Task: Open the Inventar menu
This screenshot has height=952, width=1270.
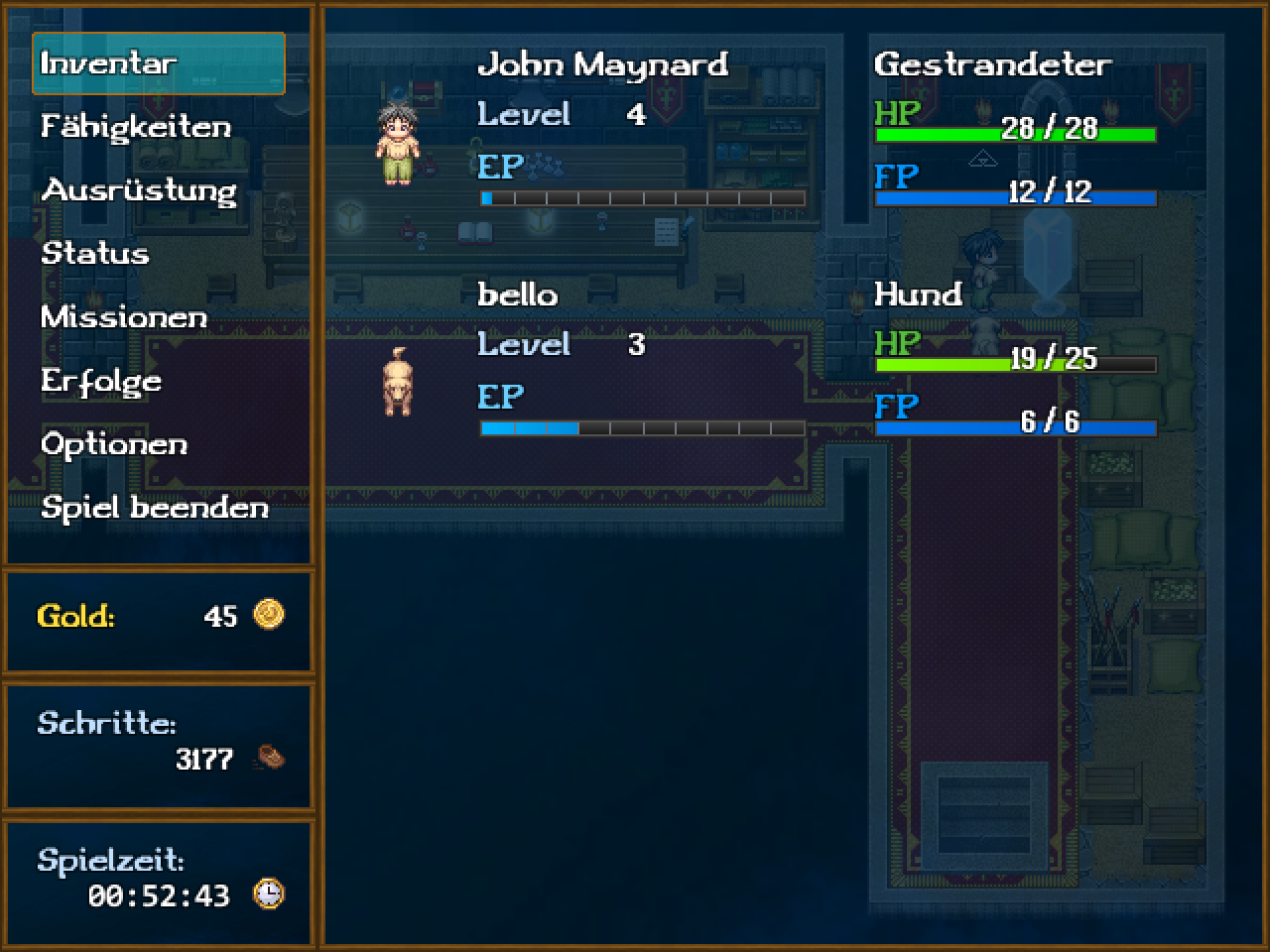Action: (158, 63)
